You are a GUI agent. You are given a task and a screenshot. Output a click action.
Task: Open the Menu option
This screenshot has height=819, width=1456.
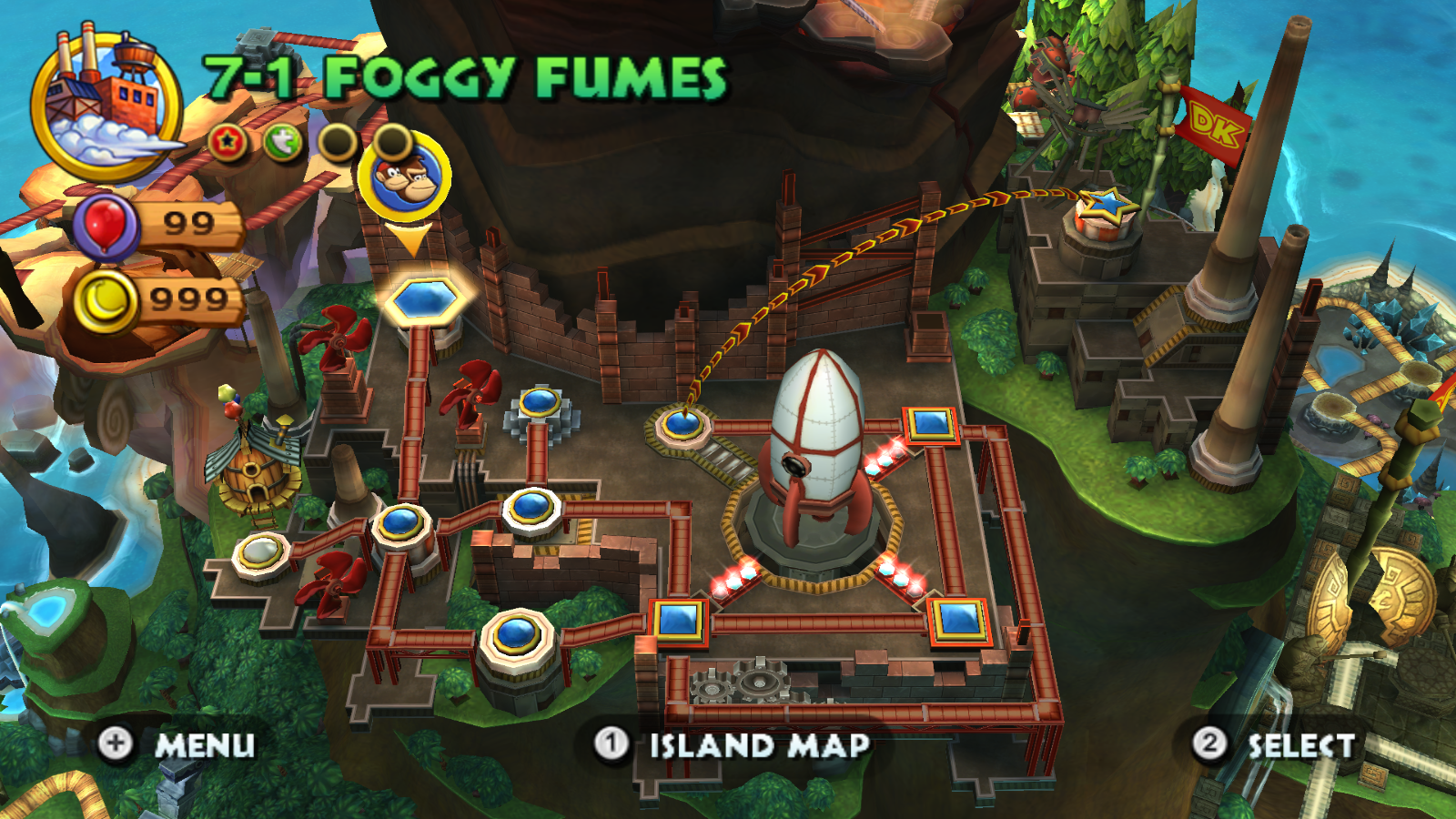tap(177, 744)
